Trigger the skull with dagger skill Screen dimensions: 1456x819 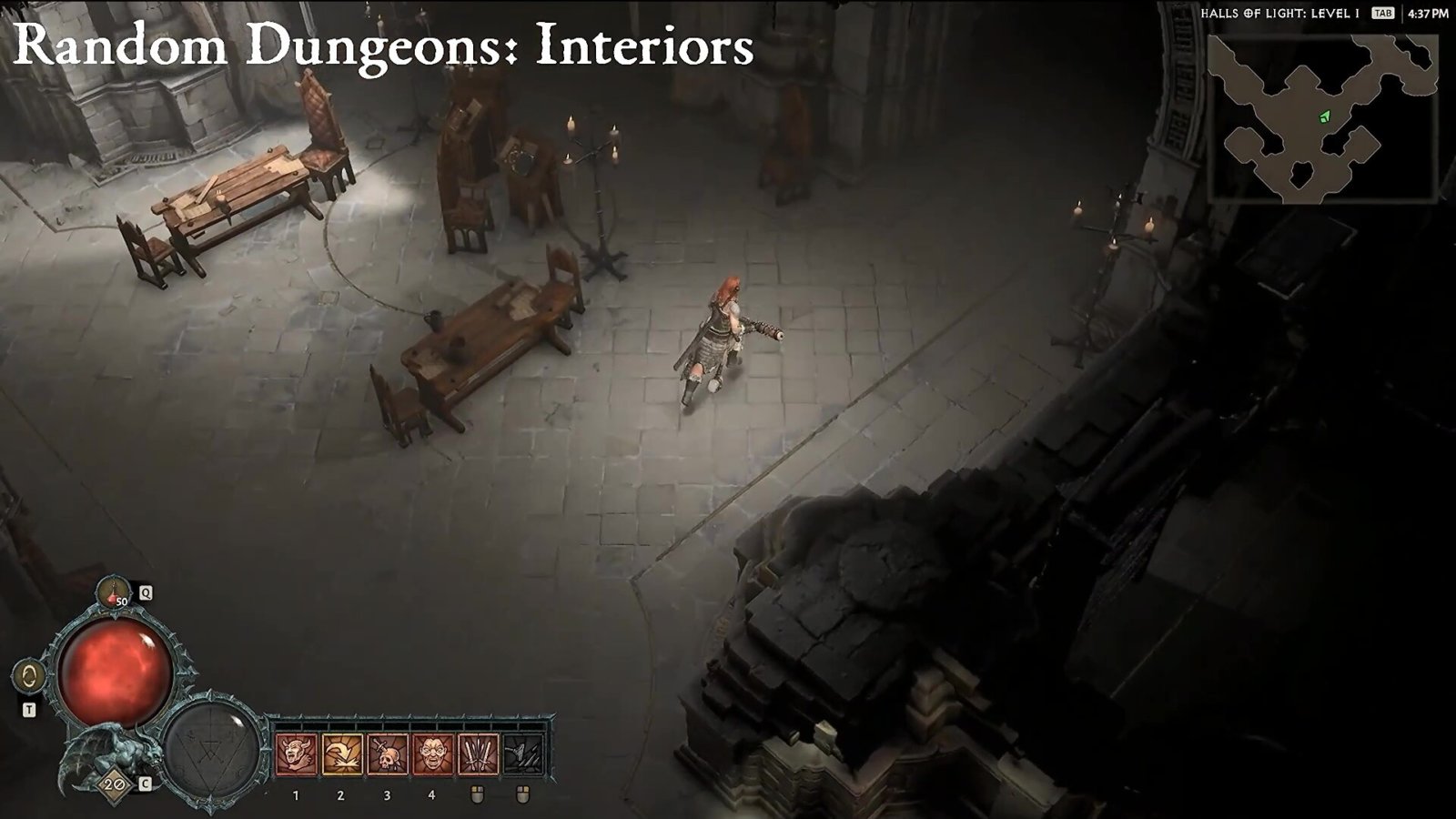click(387, 755)
